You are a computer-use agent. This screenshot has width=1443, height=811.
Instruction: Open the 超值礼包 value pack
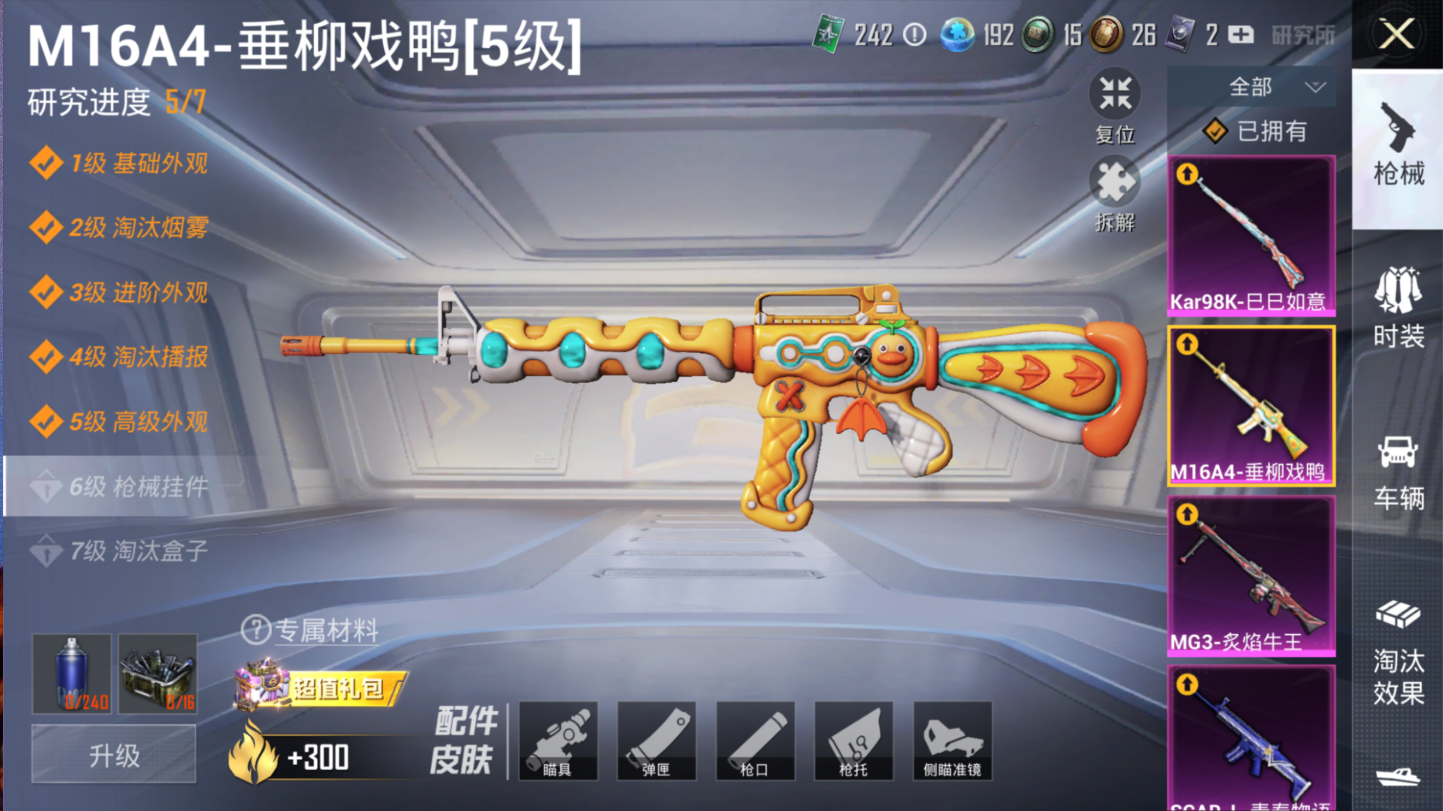point(320,688)
